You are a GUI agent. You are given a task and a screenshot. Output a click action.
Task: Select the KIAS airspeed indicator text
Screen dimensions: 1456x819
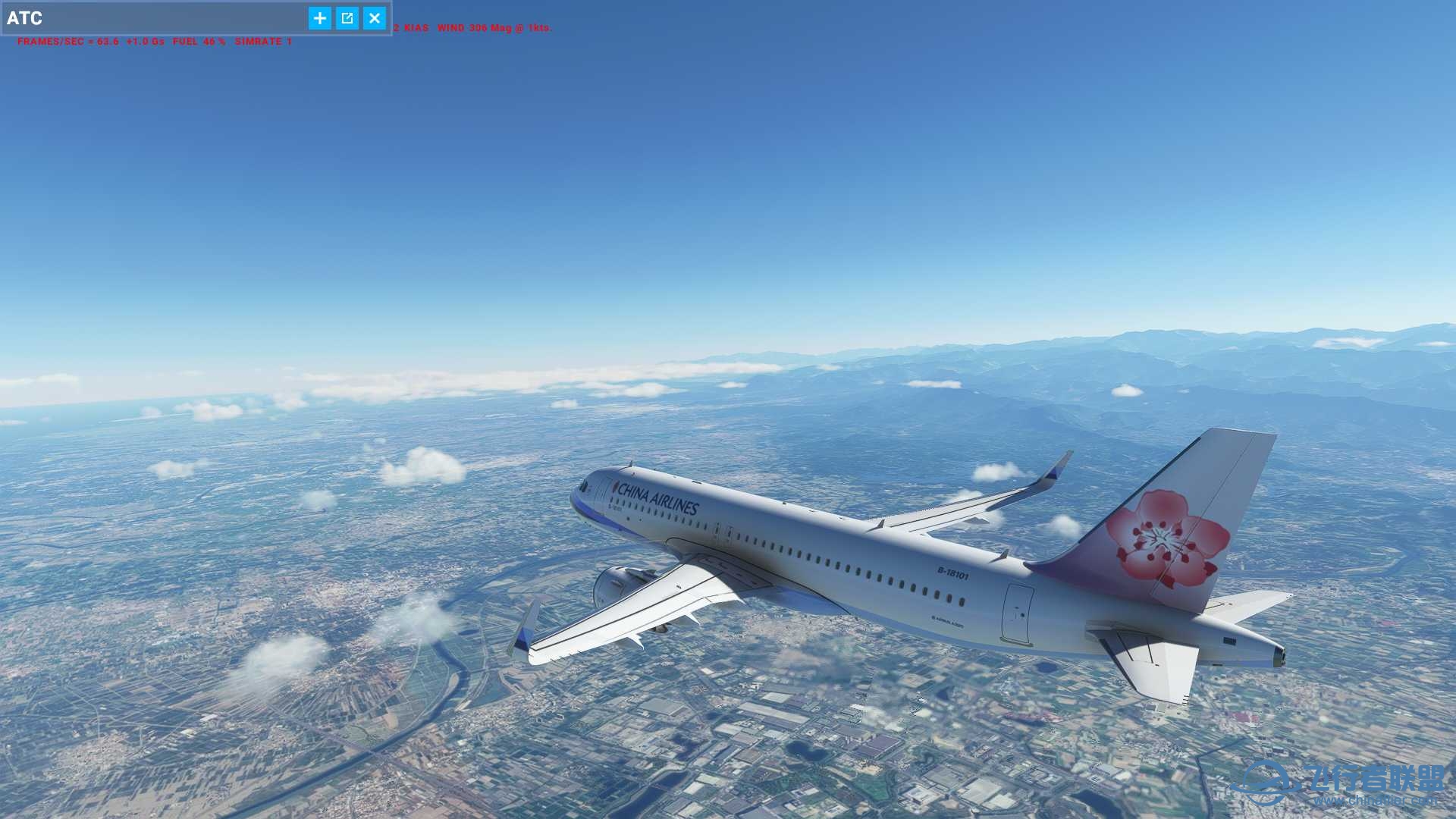pos(411,27)
